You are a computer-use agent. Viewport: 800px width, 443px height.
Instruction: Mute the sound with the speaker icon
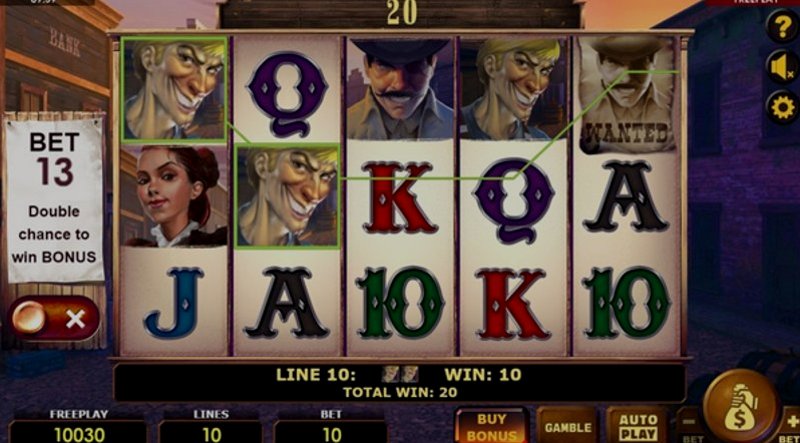[x=781, y=66]
